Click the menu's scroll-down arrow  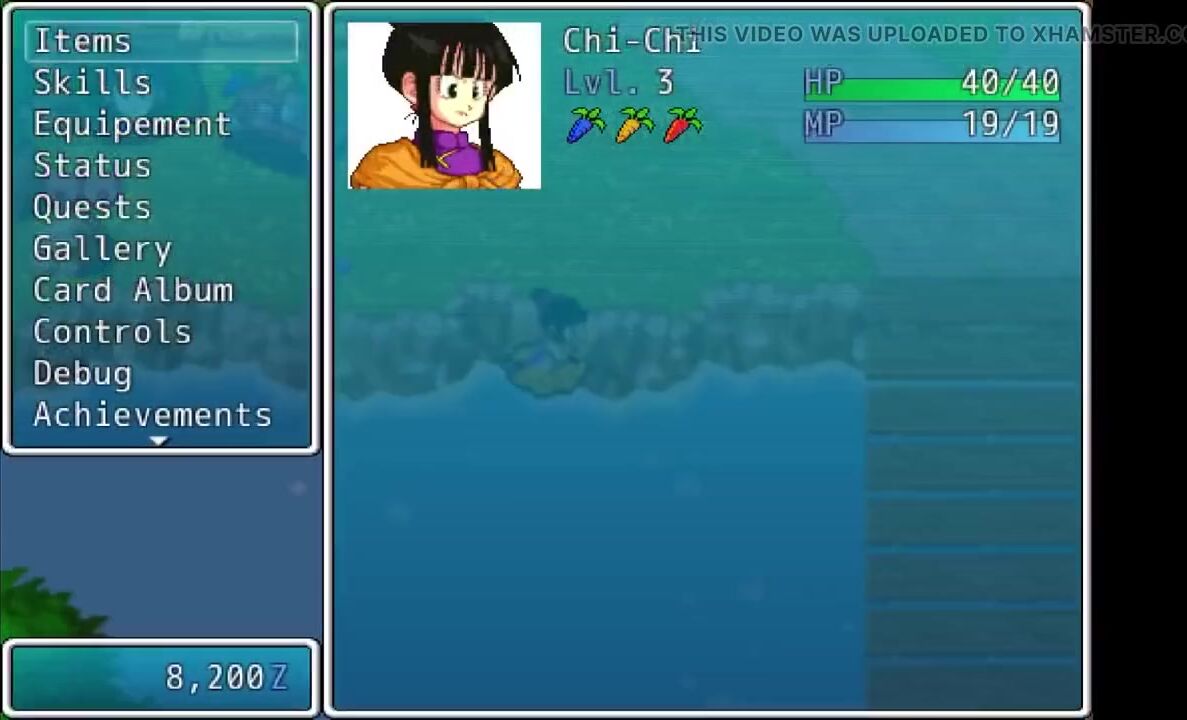[159, 441]
